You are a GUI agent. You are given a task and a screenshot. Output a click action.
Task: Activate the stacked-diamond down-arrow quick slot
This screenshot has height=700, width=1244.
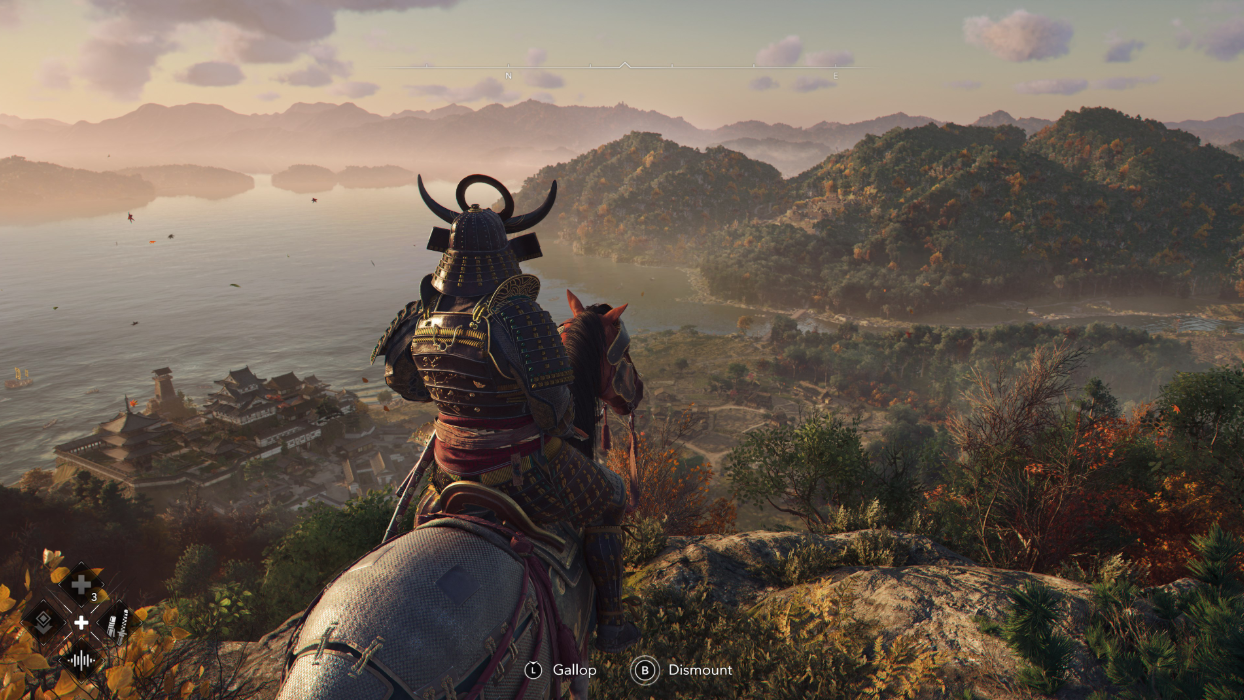click(43, 622)
